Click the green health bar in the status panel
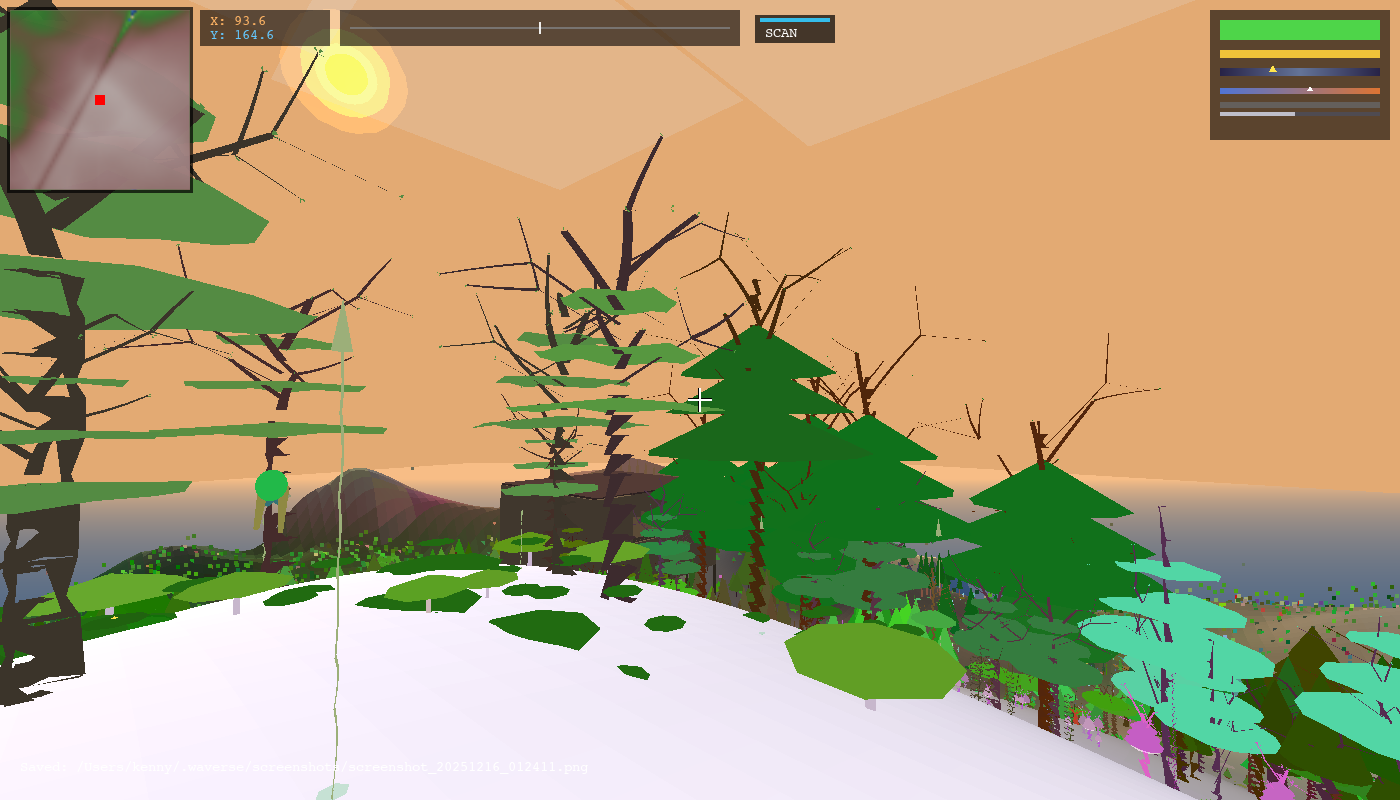Screen dimensions: 1400x800 1300,30
